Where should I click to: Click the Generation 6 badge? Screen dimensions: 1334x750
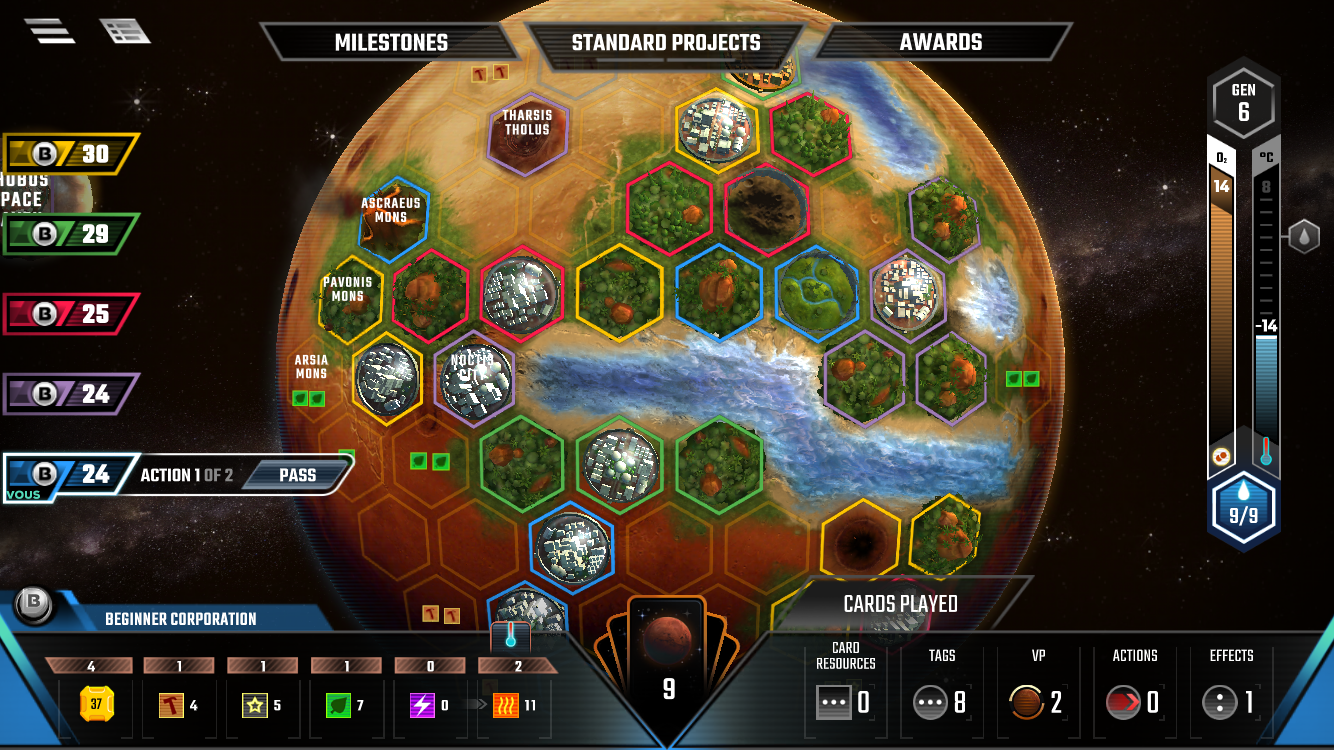(x=1243, y=100)
